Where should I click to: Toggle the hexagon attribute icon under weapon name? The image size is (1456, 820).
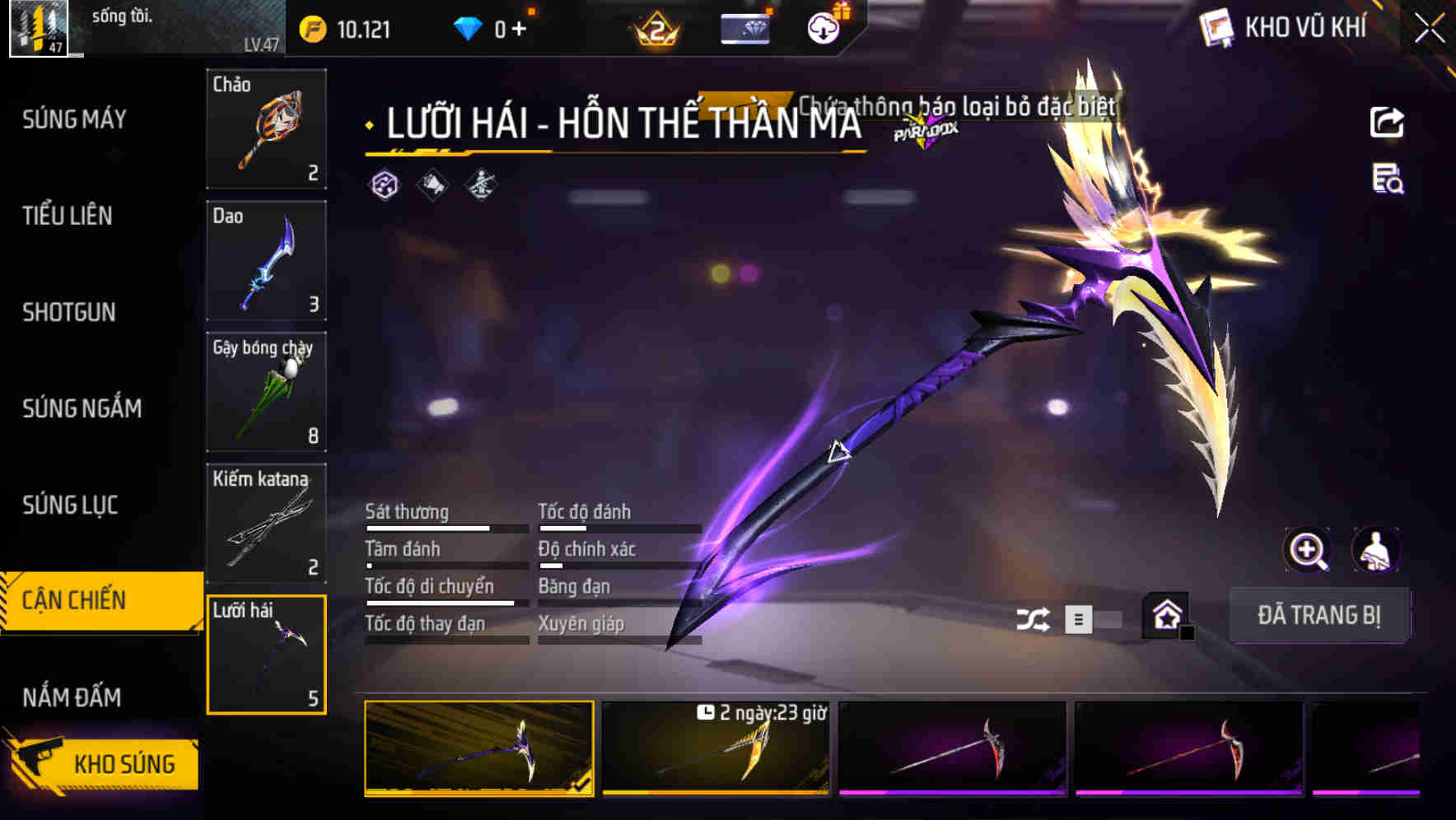[x=384, y=185]
